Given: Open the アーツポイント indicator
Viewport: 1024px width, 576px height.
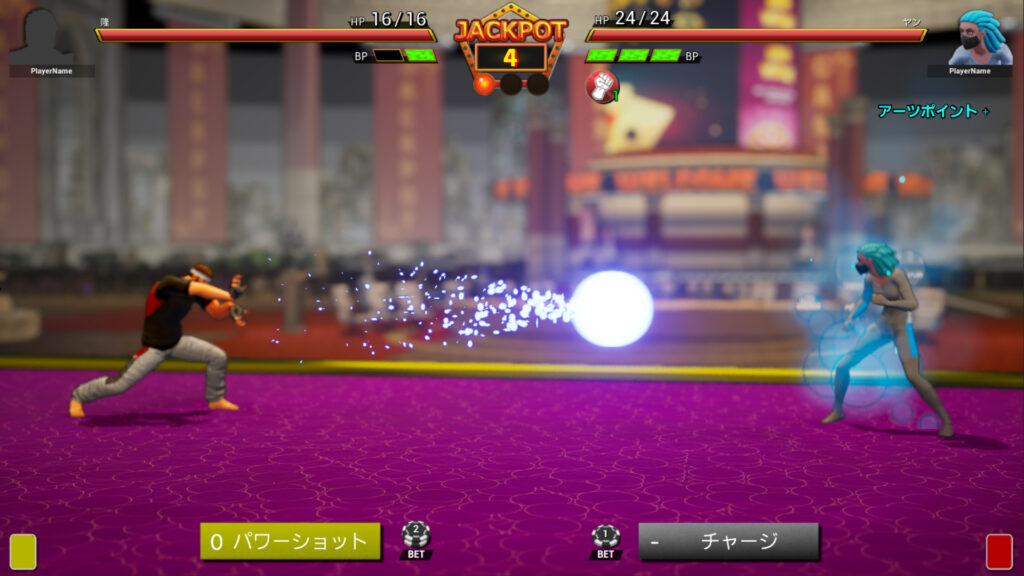Looking at the screenshot, I should [932, 111].
